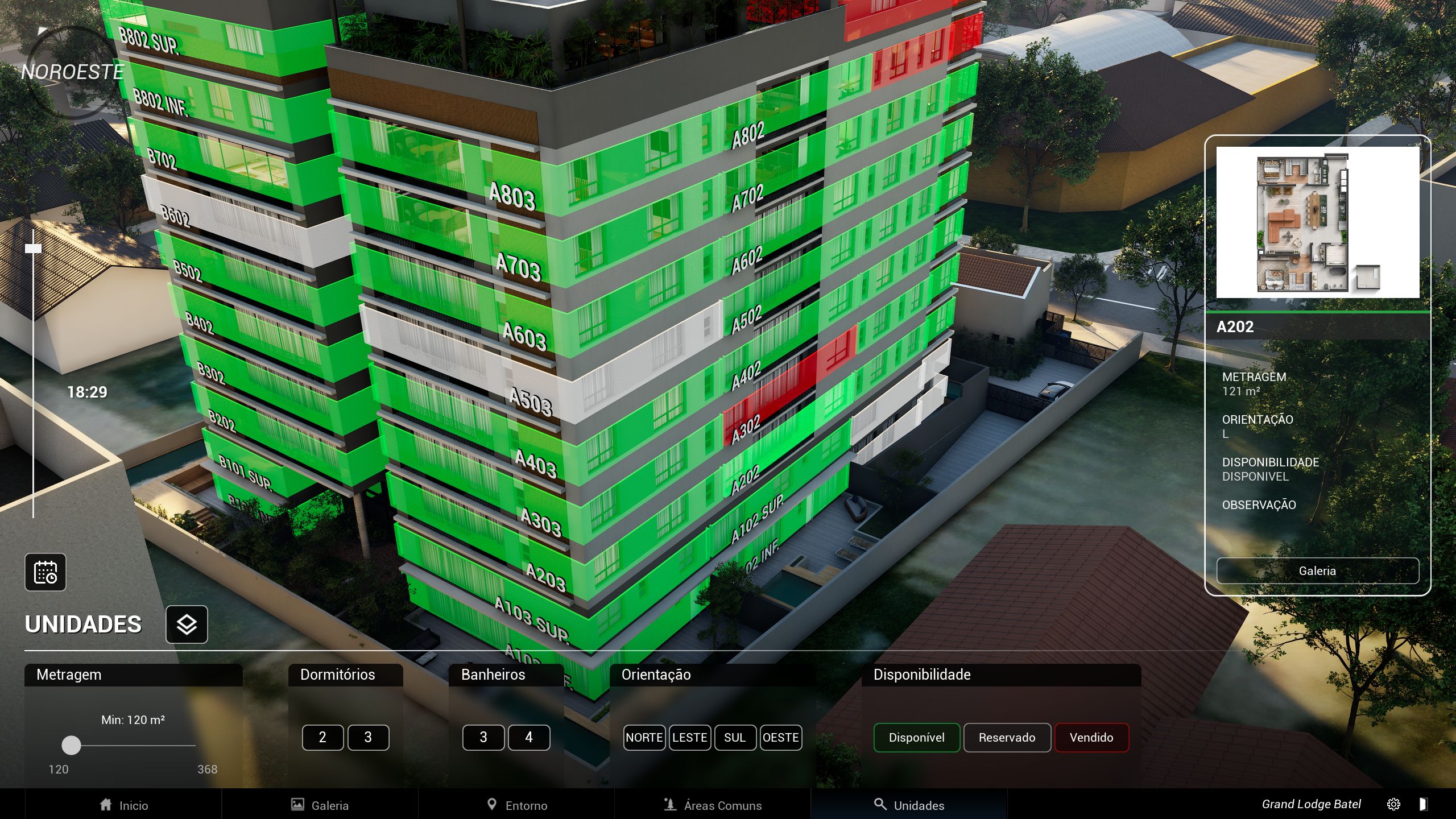Viewport: 1456px width, 819px height.
Task: Select the OESTE orientation filter
Action: pyautogui.click(x=780, y=738)
